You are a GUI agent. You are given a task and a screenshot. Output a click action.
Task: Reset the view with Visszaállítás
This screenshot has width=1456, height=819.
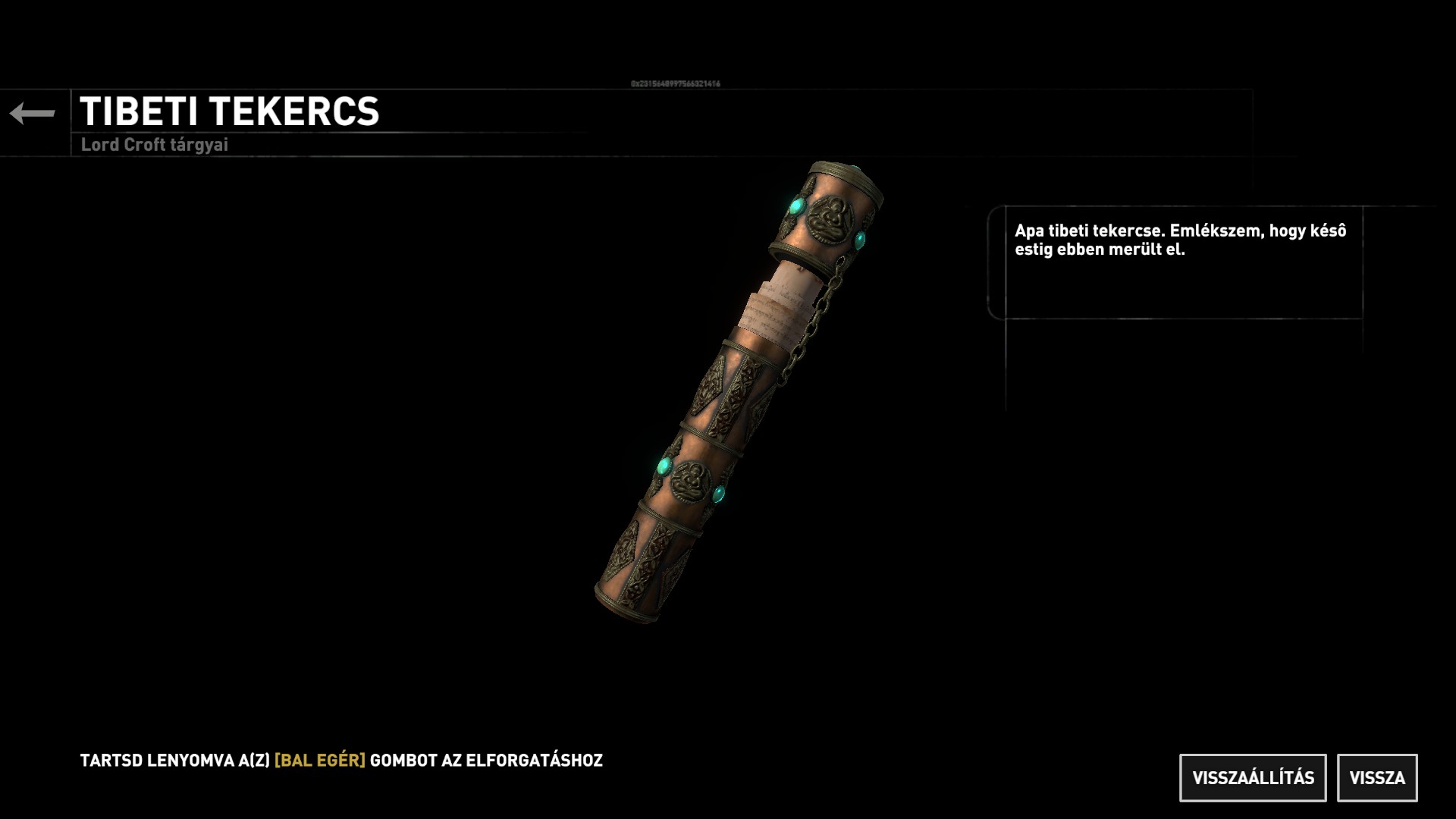(x=1253, y=777)
